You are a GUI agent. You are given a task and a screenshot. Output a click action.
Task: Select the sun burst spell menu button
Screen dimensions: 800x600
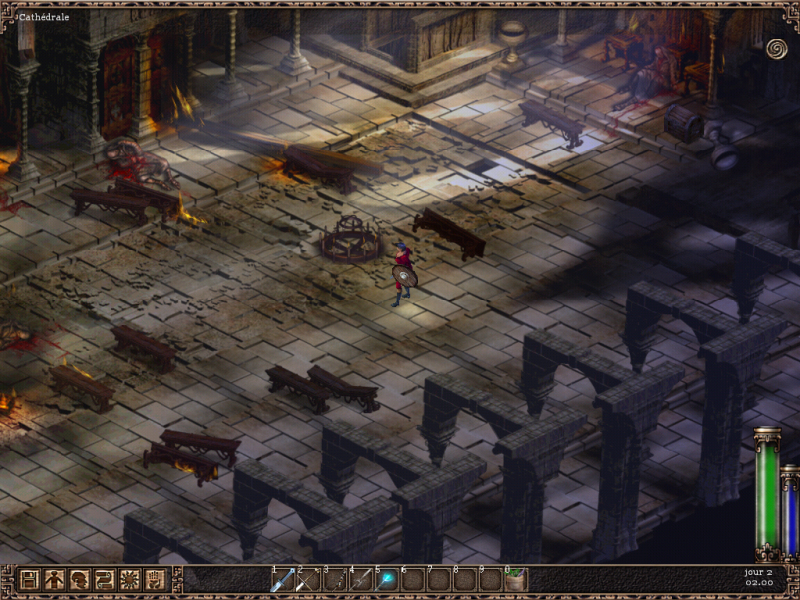tap(129, 579)
